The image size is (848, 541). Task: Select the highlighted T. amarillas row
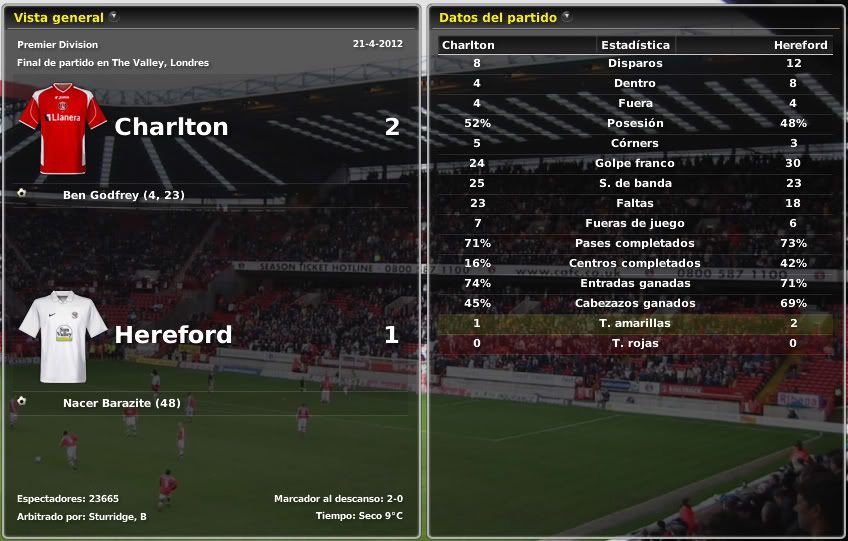click(x=635, y=323)
